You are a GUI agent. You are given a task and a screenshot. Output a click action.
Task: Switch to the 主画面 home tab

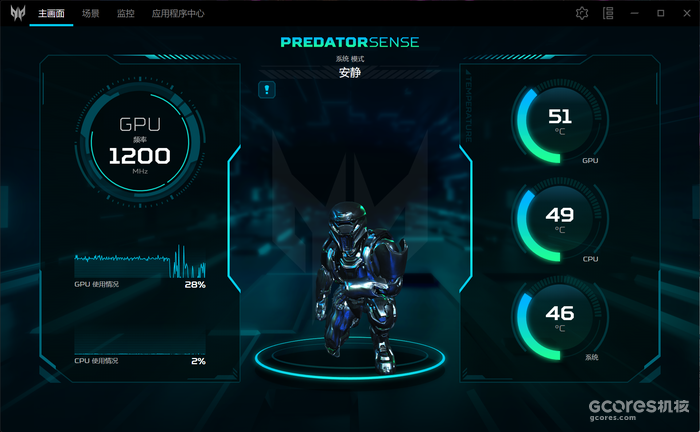[x=50, y=13]
